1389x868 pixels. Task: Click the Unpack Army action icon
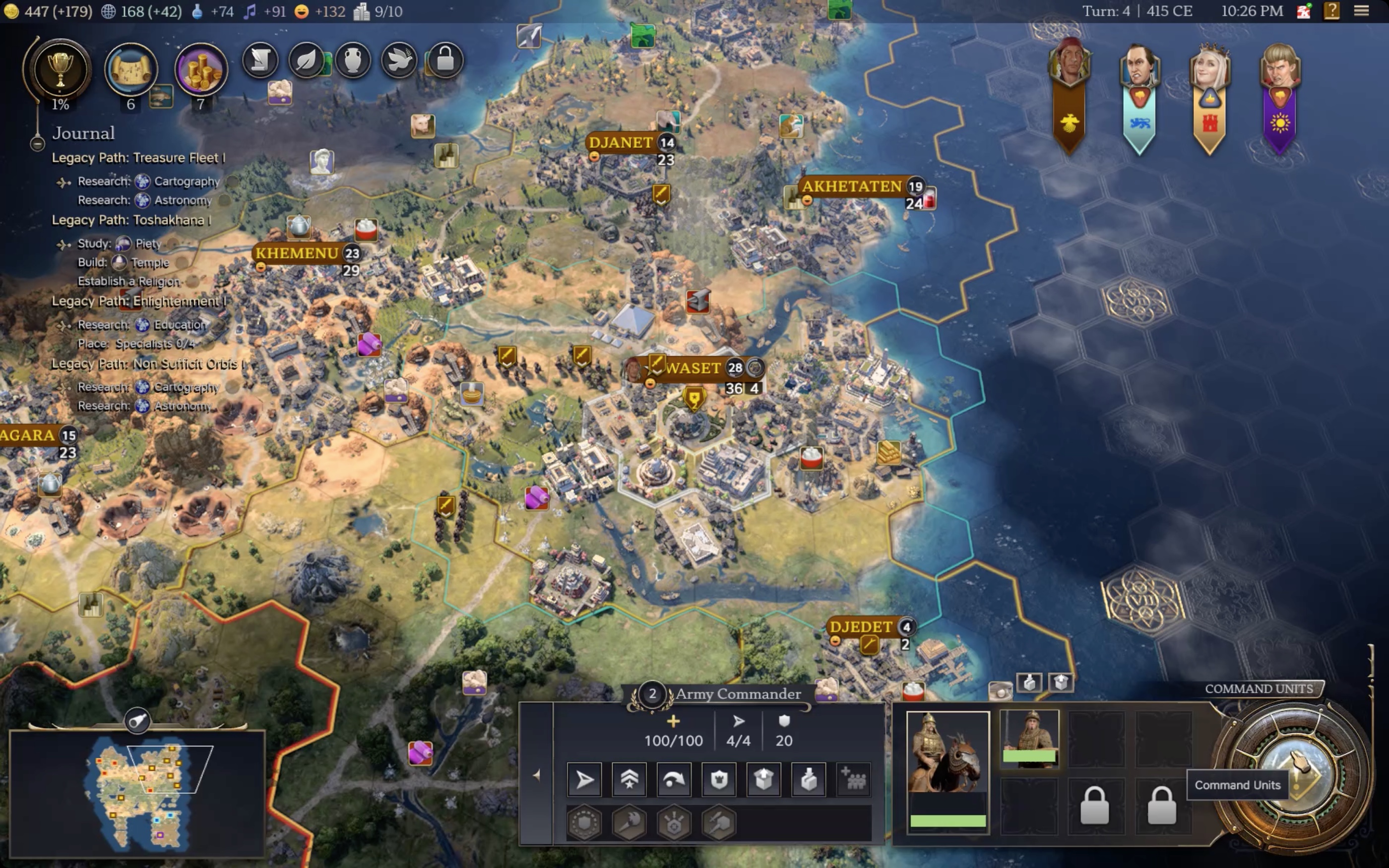click(x=764, y=780)
